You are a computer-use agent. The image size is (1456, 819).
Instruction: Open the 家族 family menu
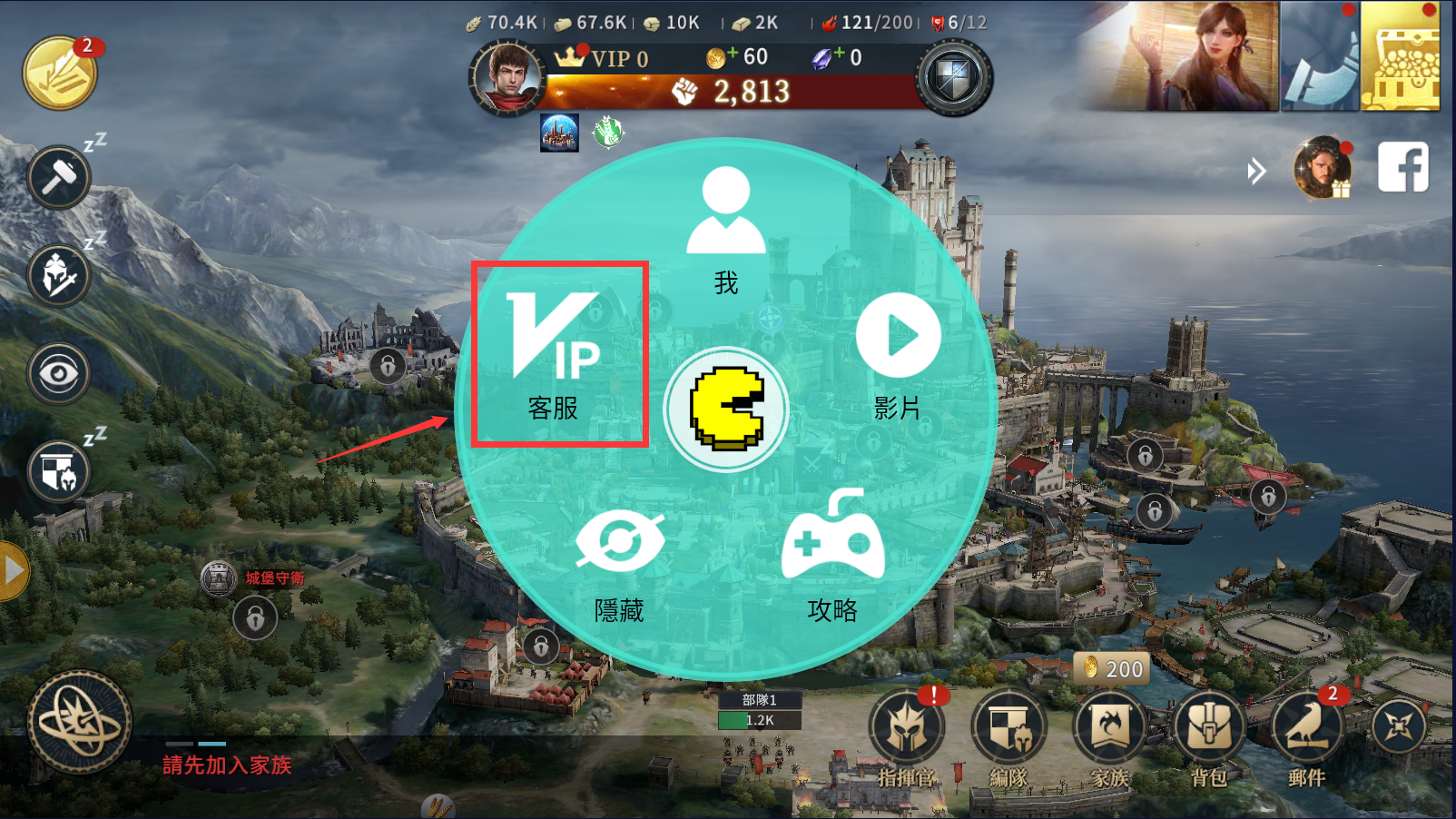click(x=1109, y=737)
